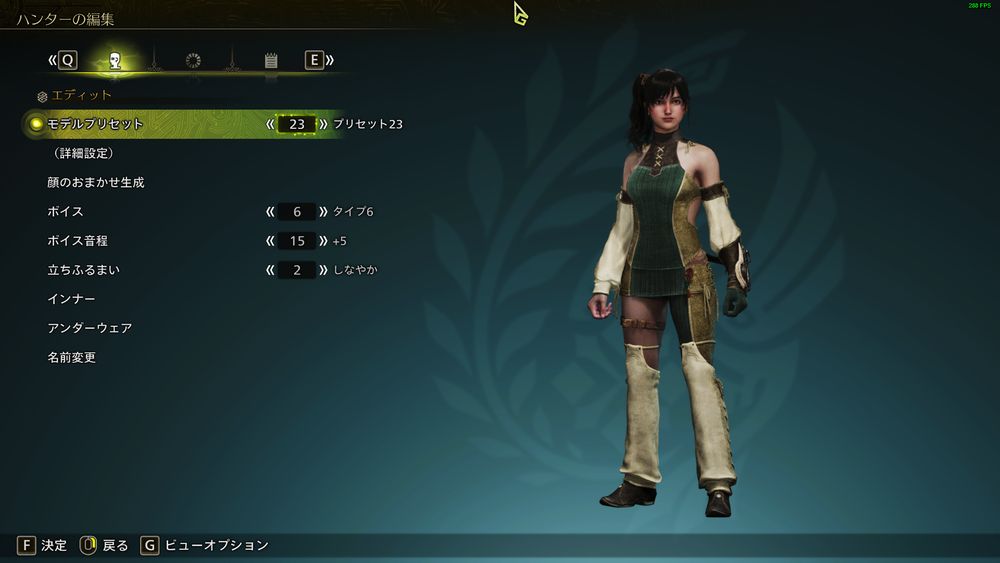Select the ボイス音程 voice pitch row
Viewport: 1000px width, 563px height.
click(78, 241)
